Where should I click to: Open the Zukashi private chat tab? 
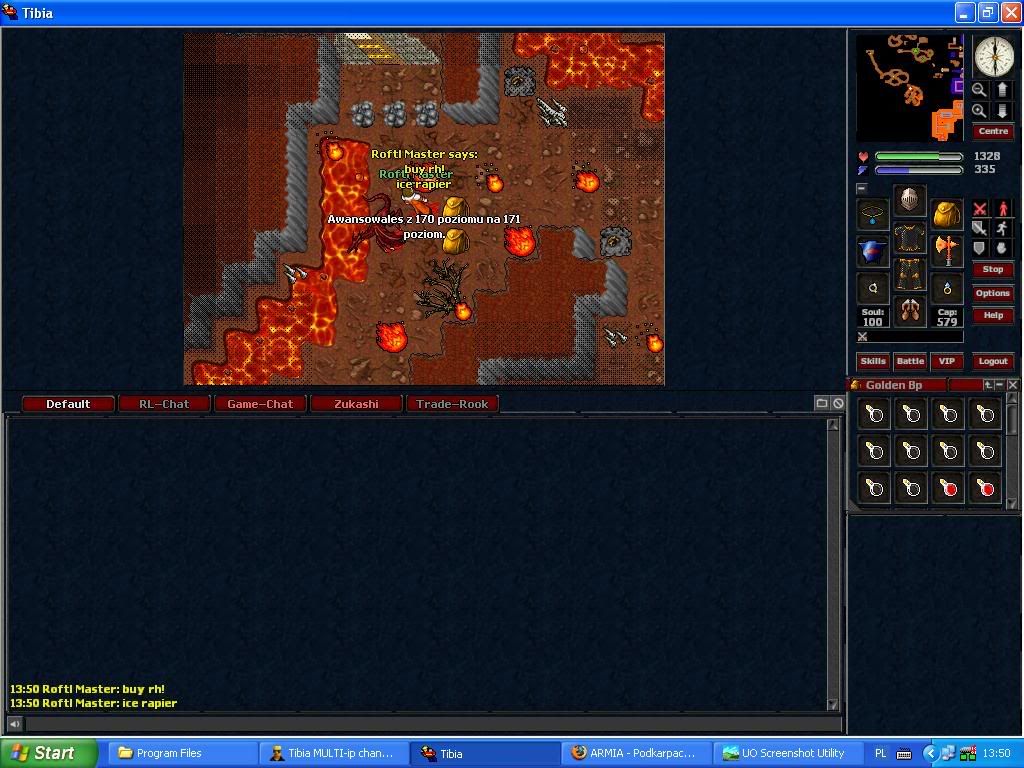[356, 404]
